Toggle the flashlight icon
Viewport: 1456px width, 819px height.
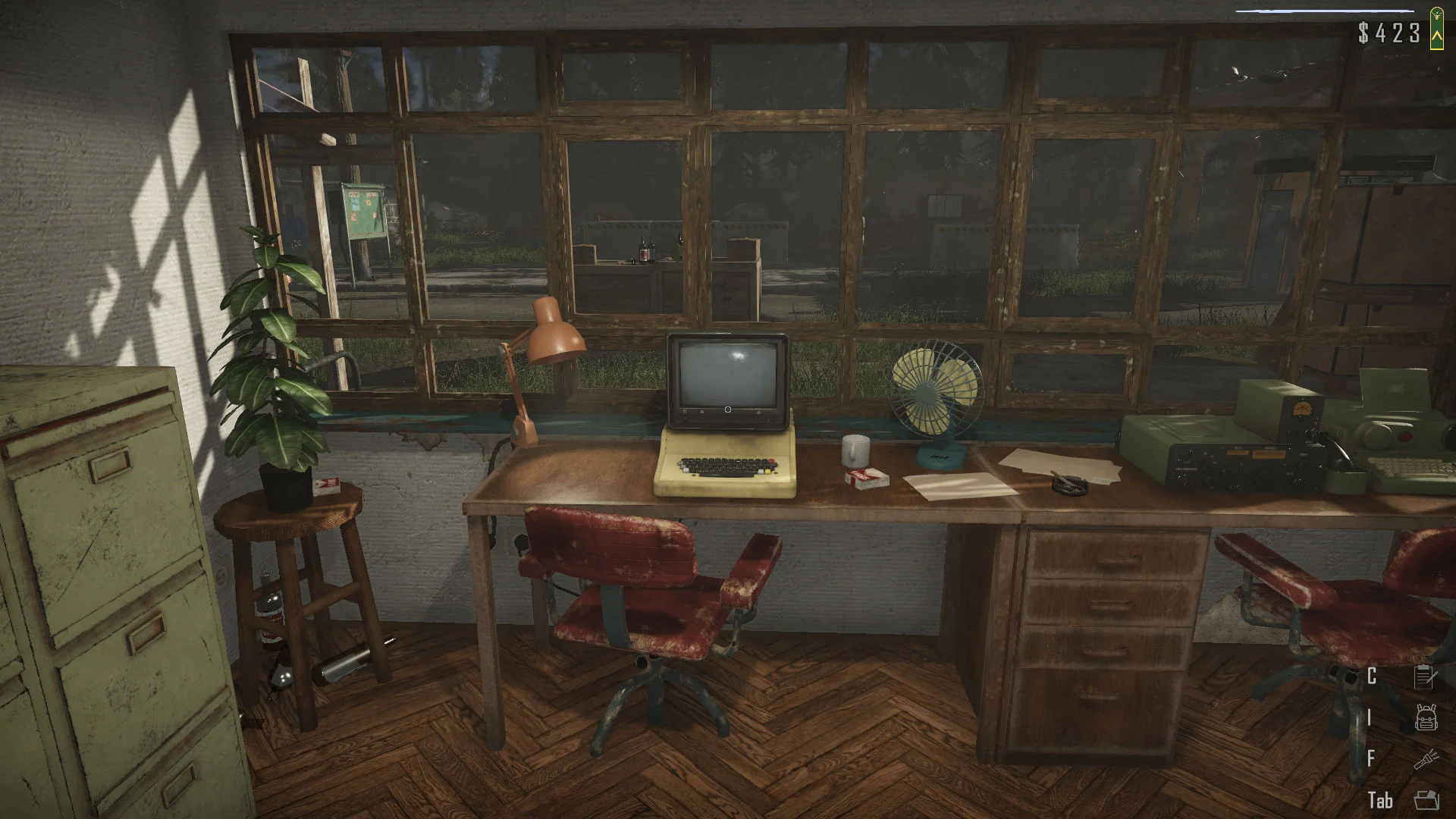[x=1426, y=758]
